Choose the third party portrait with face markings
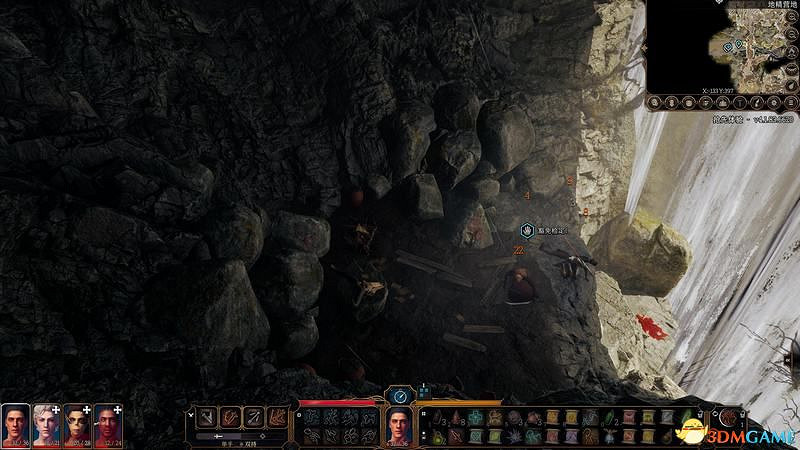 point(77,424)
